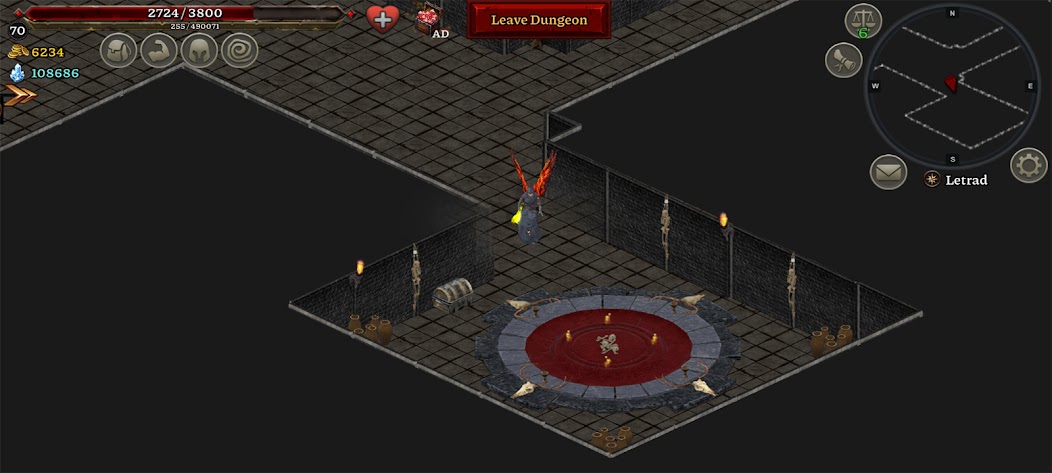
Task: Open the envelope mail button
Action: 887,172
